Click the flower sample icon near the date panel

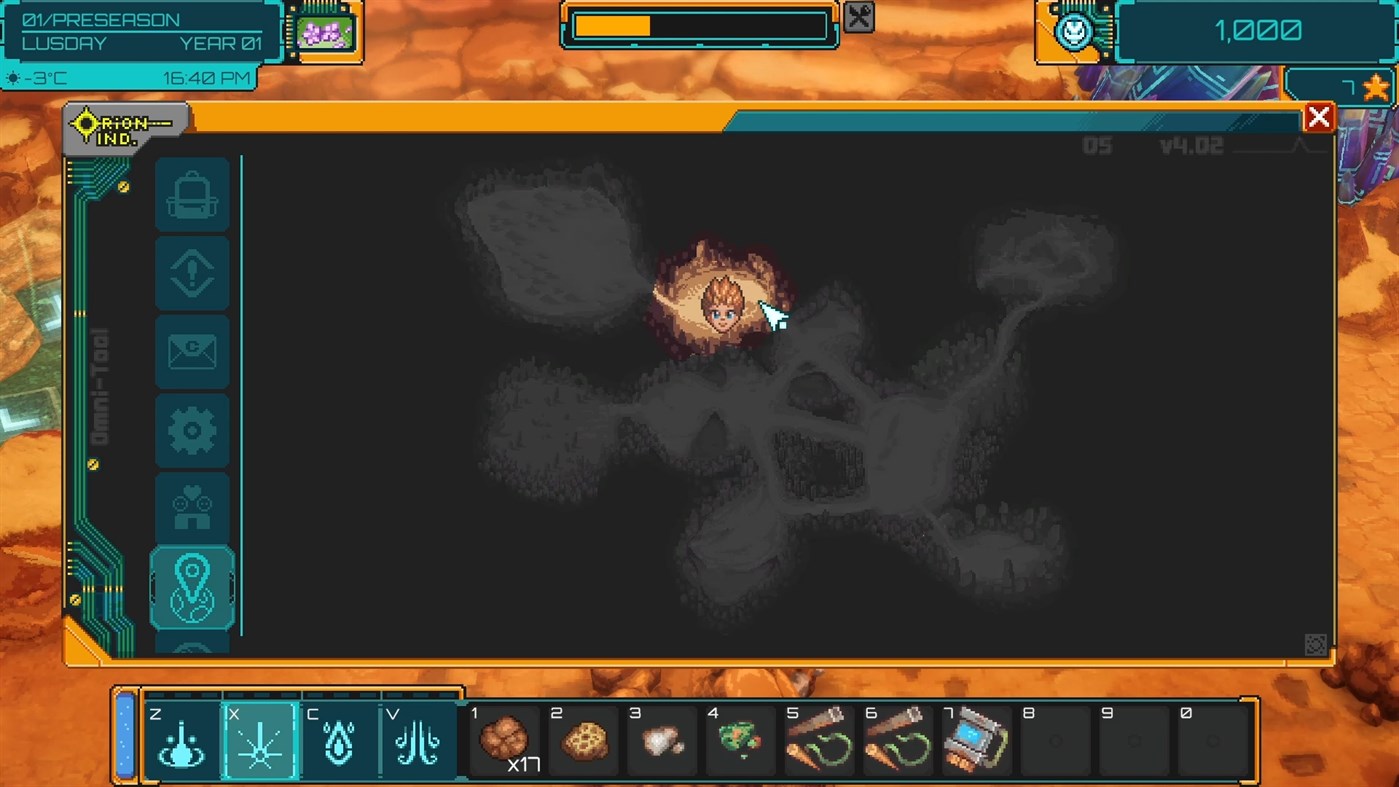326,31
